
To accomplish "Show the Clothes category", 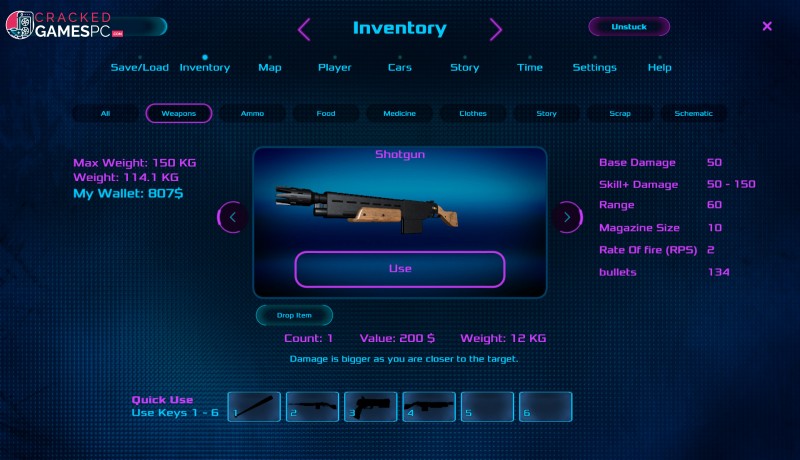I will coord(473,114).
